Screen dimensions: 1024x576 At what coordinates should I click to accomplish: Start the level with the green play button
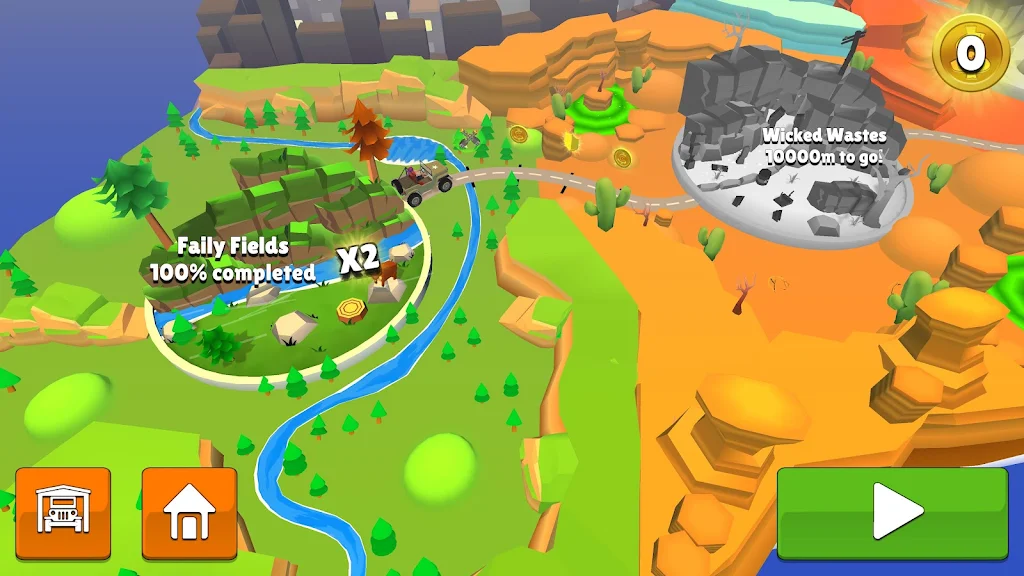892,513
